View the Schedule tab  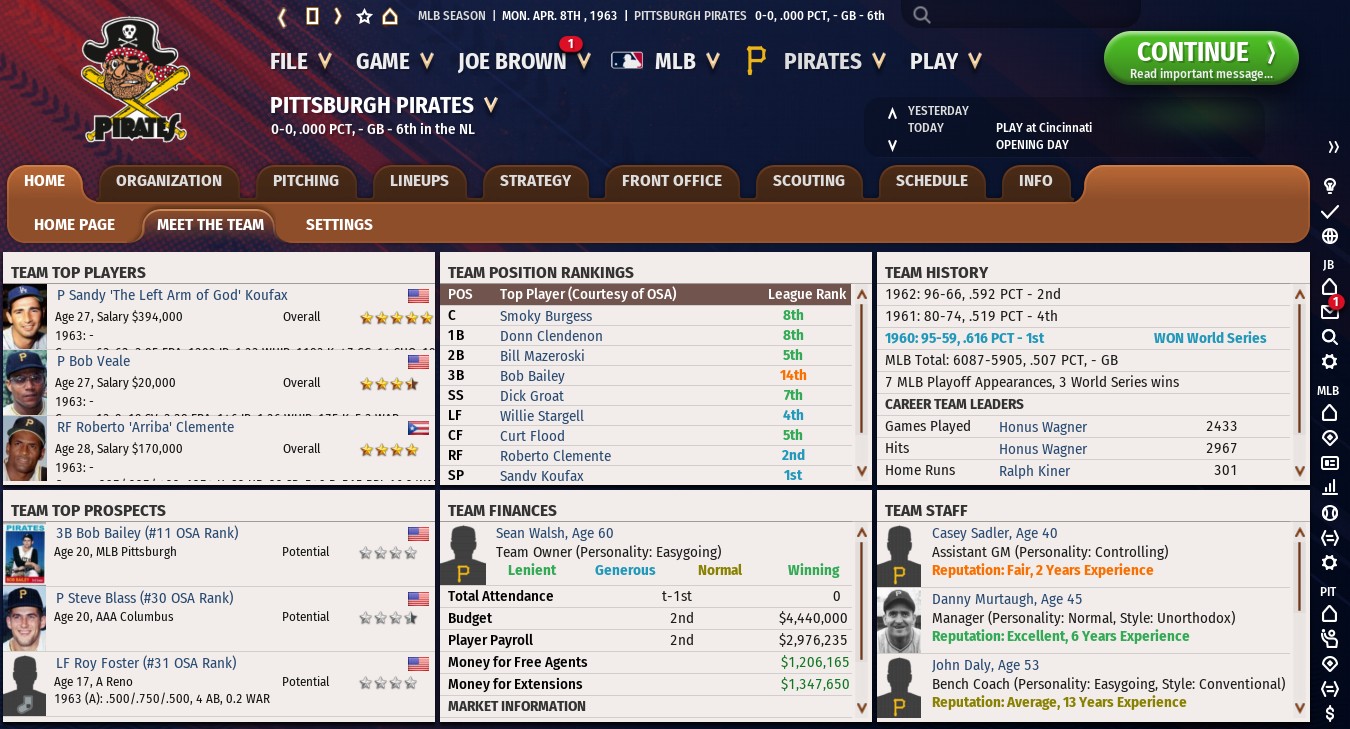(931, 181)
